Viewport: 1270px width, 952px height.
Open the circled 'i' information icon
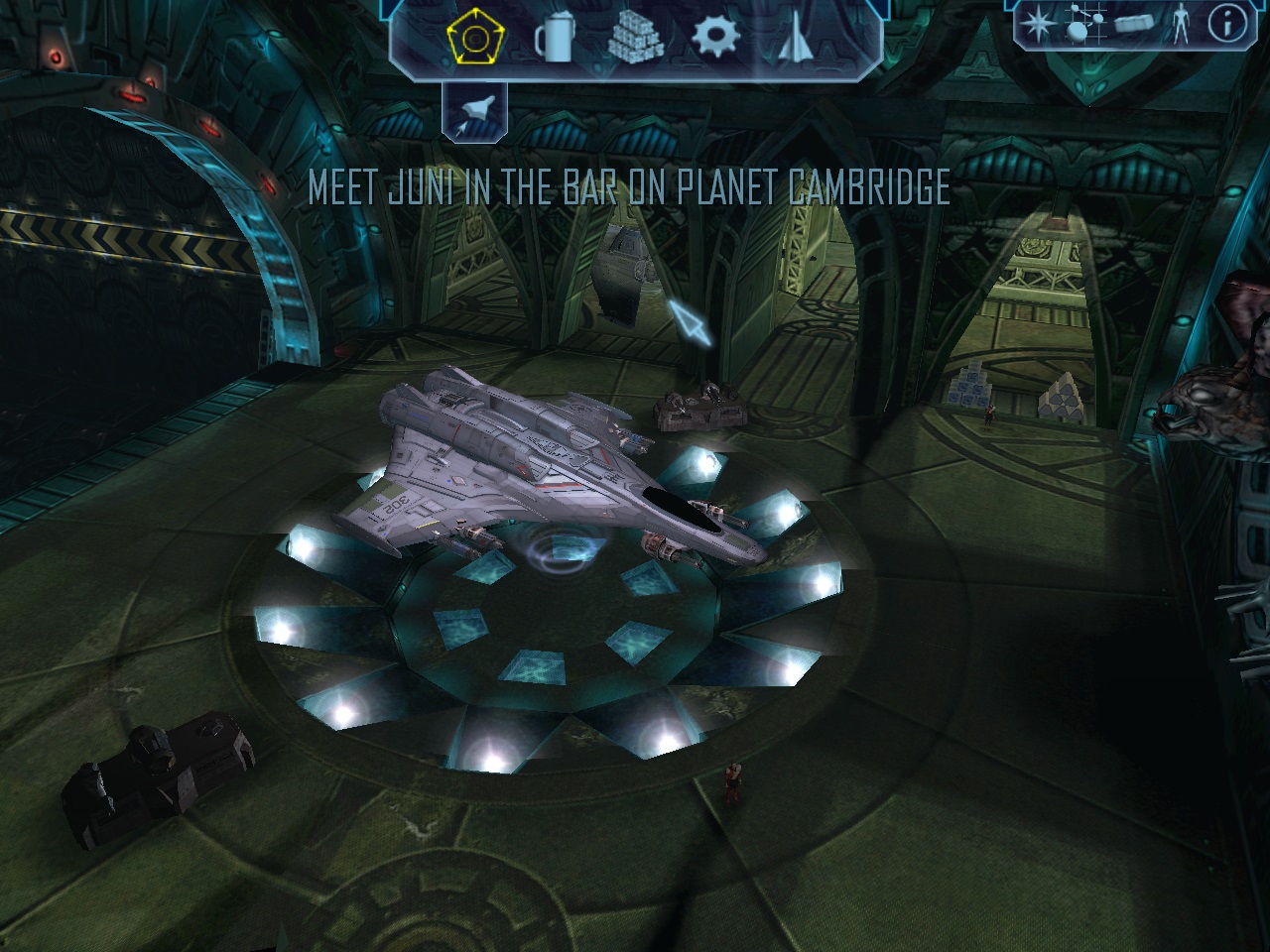click(1223, 23)
